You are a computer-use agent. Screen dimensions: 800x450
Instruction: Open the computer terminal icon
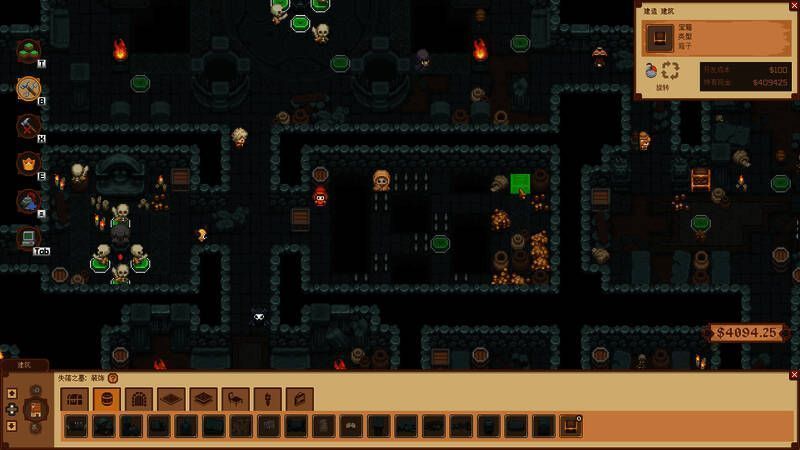tap(29, 237)
